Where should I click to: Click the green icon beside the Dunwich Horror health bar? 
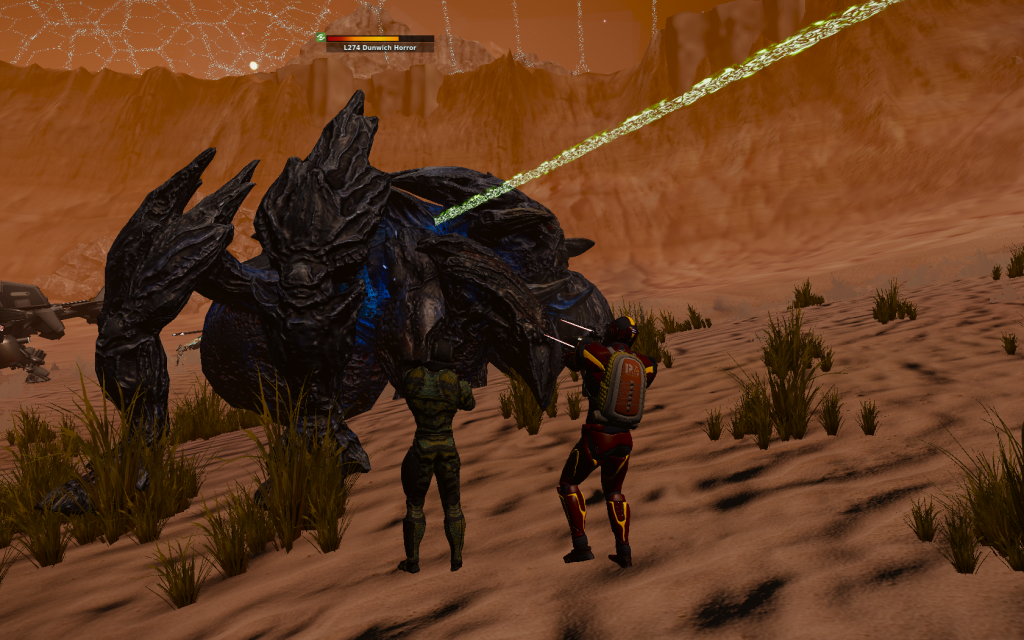tap(321, 38)
